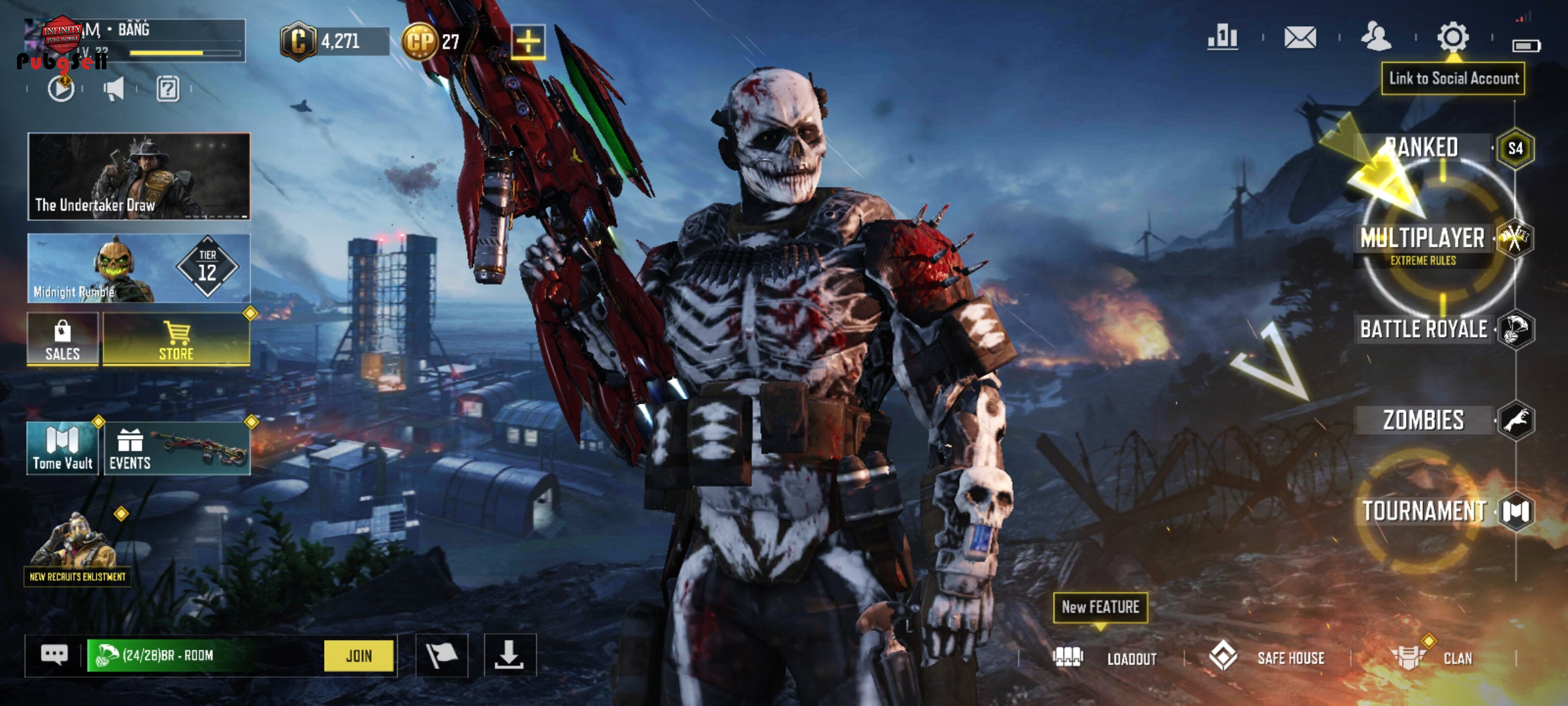
Task: Open the Settings gear icon
Action: click(x=1453, y=37)
